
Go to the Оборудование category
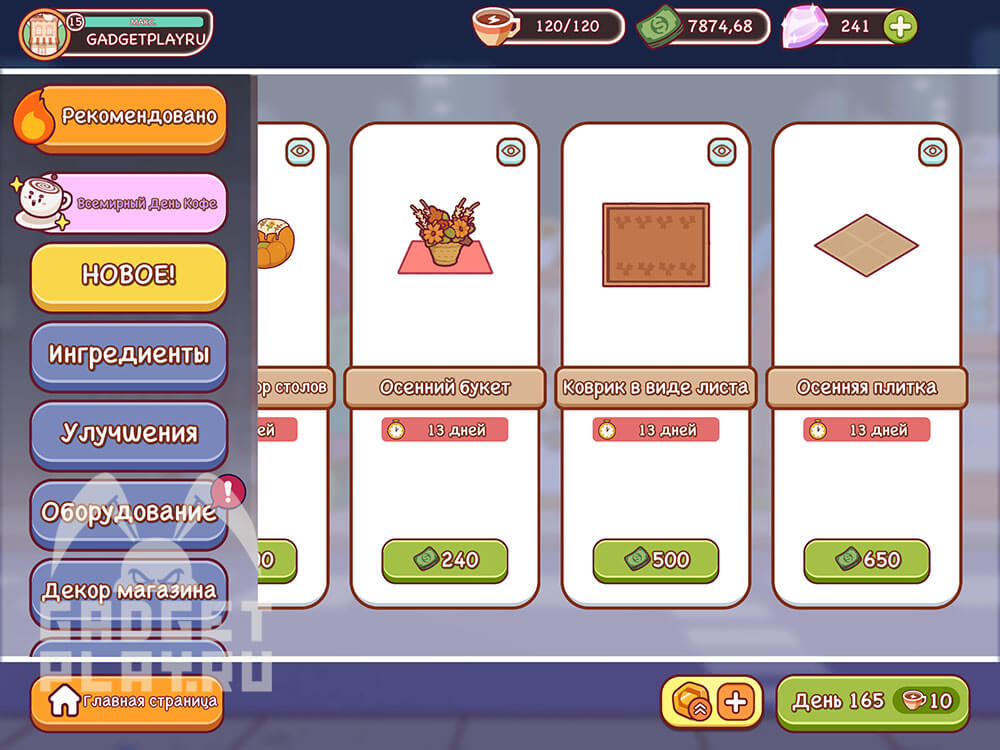click(128, 512)
